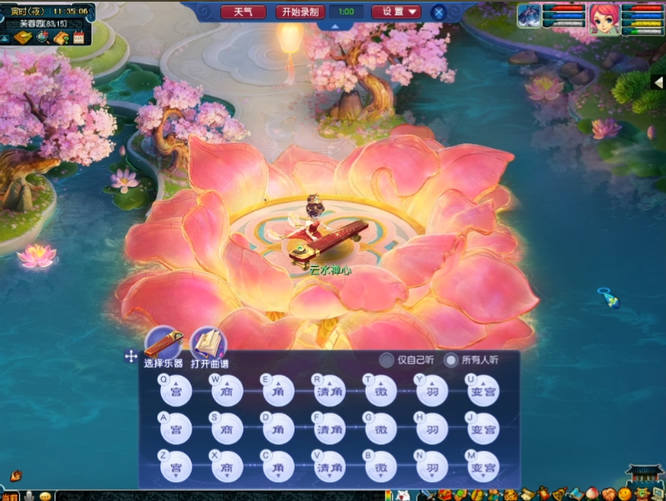
Task: Open the 设置 settings dropdown
Action: click(395, 12)
